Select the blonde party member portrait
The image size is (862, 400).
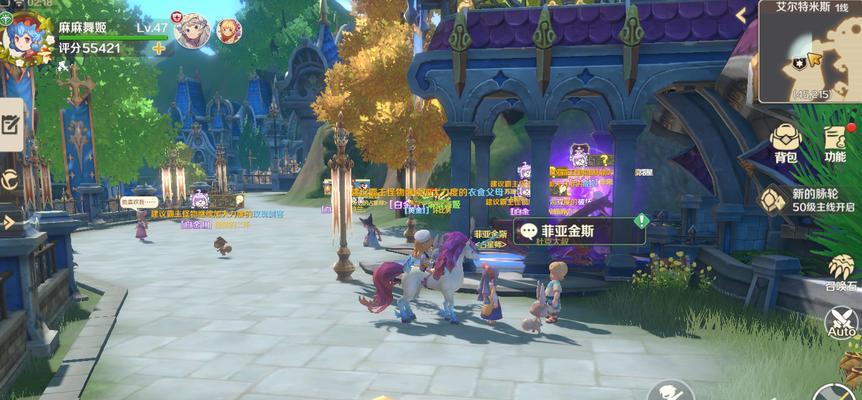pyautogui.click(x=229, y=31)
